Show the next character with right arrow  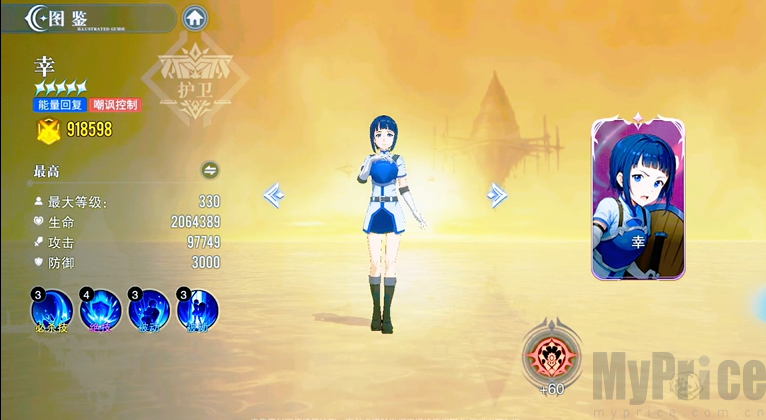(496, 195)
